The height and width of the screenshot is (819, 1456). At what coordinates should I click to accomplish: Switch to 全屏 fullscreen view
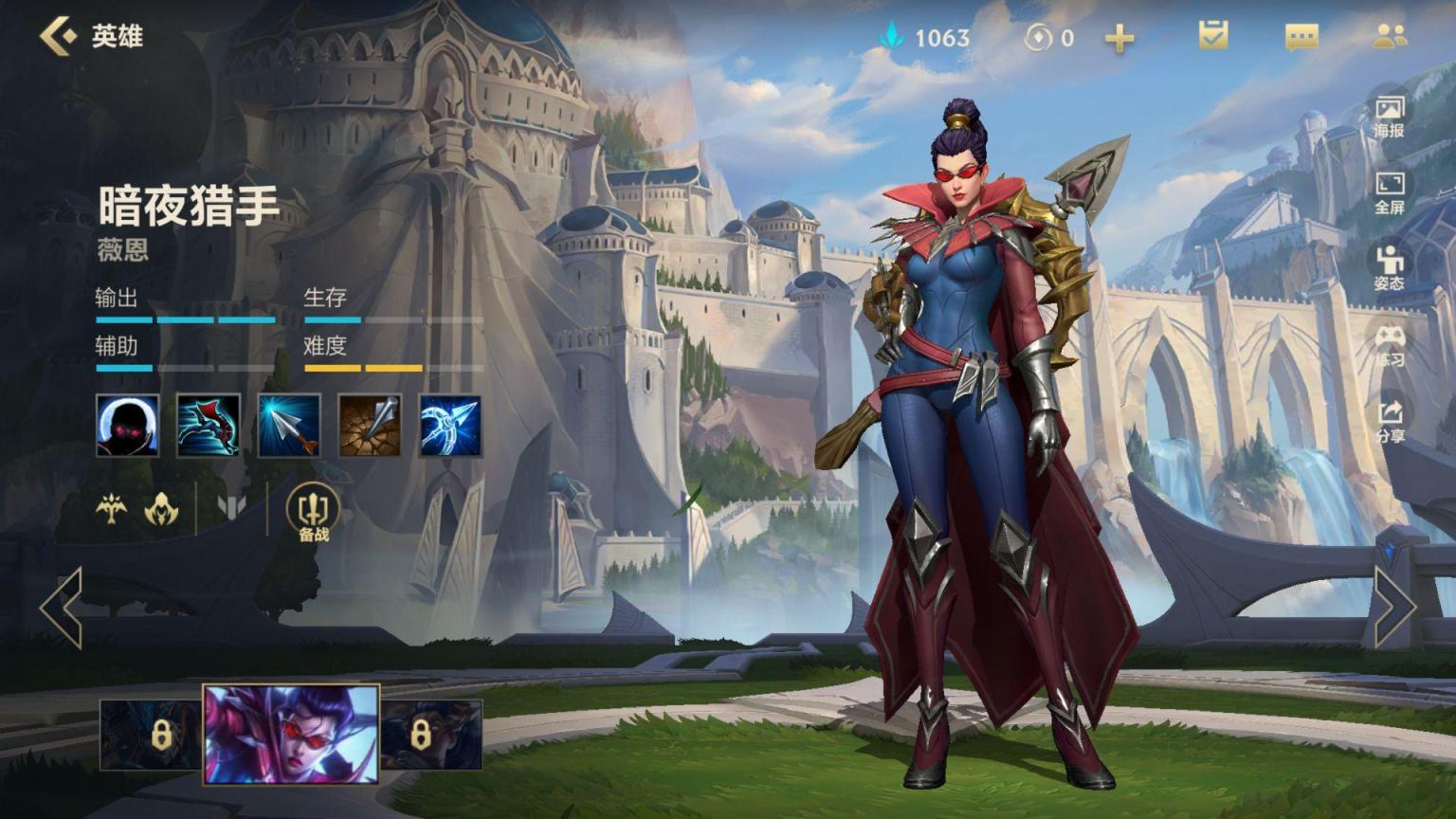coord(1390,192)
